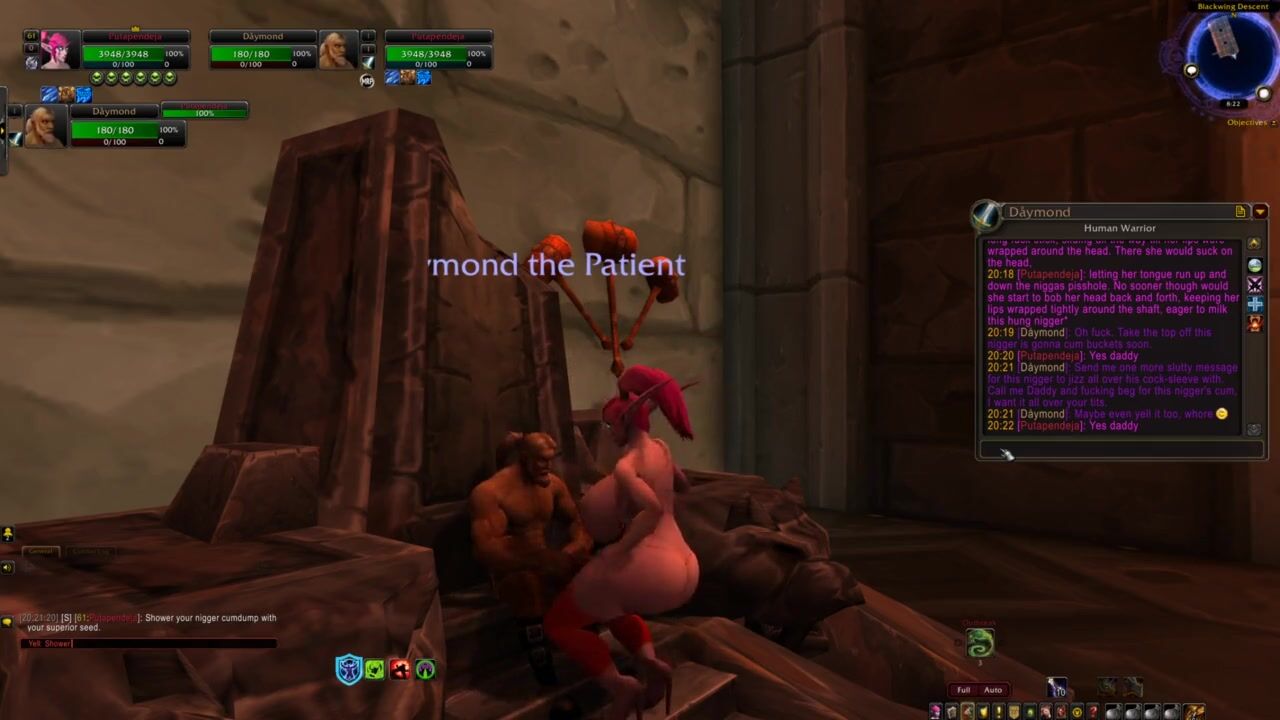Select the target portrait beside the MRP badge
1280x720 pixels.
pyautogui.click(x=337, y=50)
